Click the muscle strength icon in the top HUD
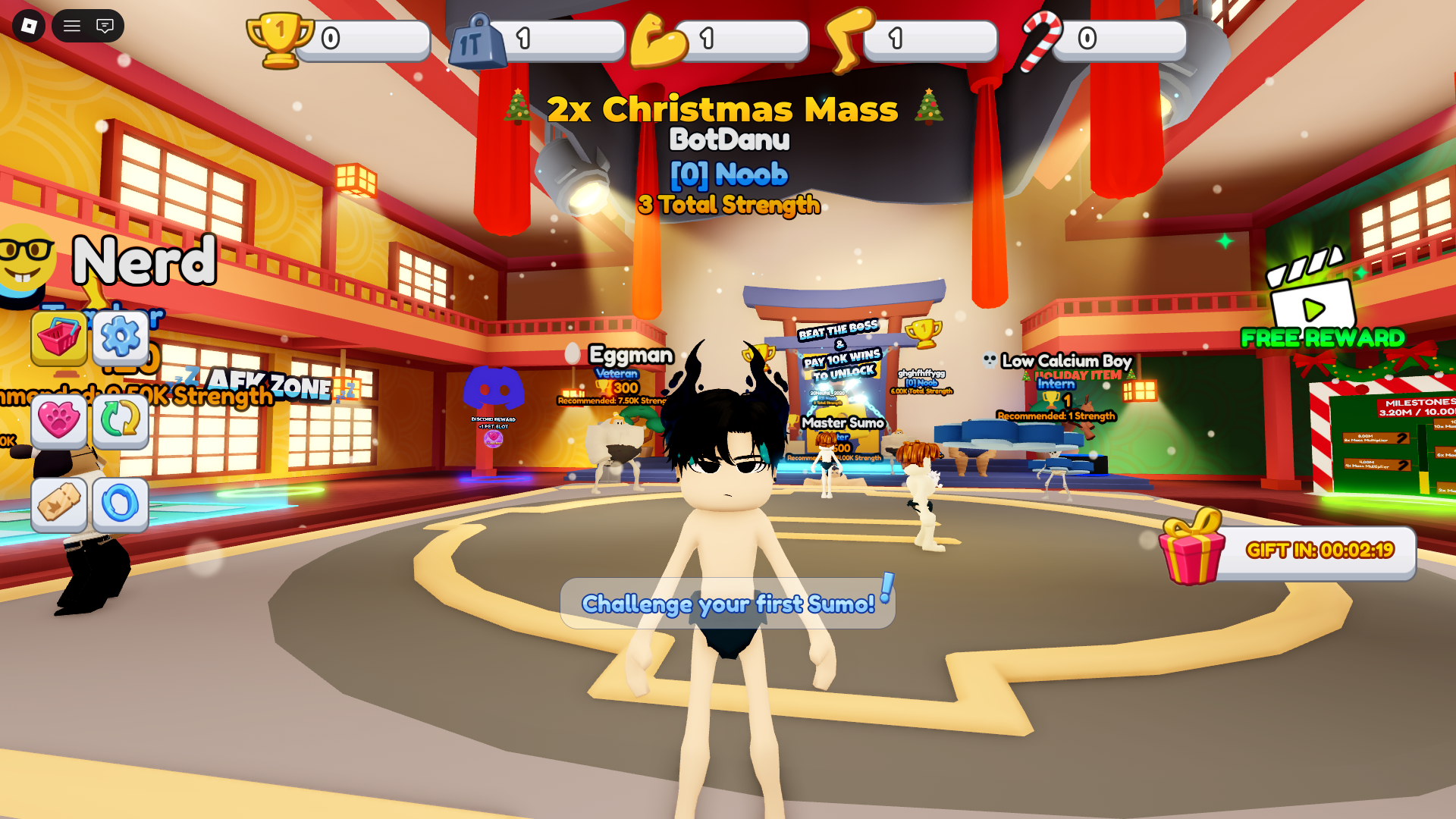Viewport: 1456px width, 819px height. [x=657, y=39]
